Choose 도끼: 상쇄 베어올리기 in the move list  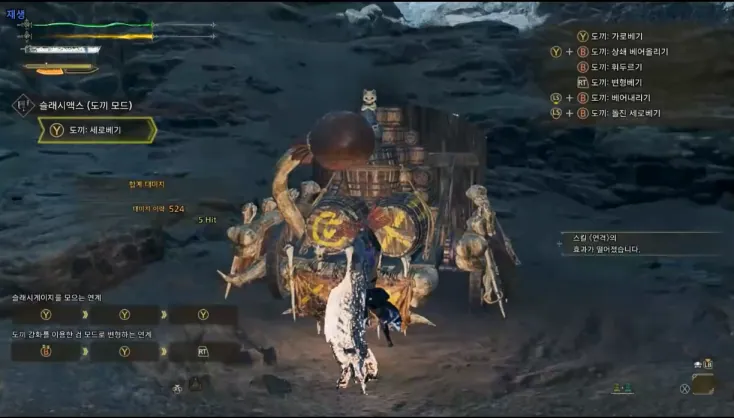(628, 51)
